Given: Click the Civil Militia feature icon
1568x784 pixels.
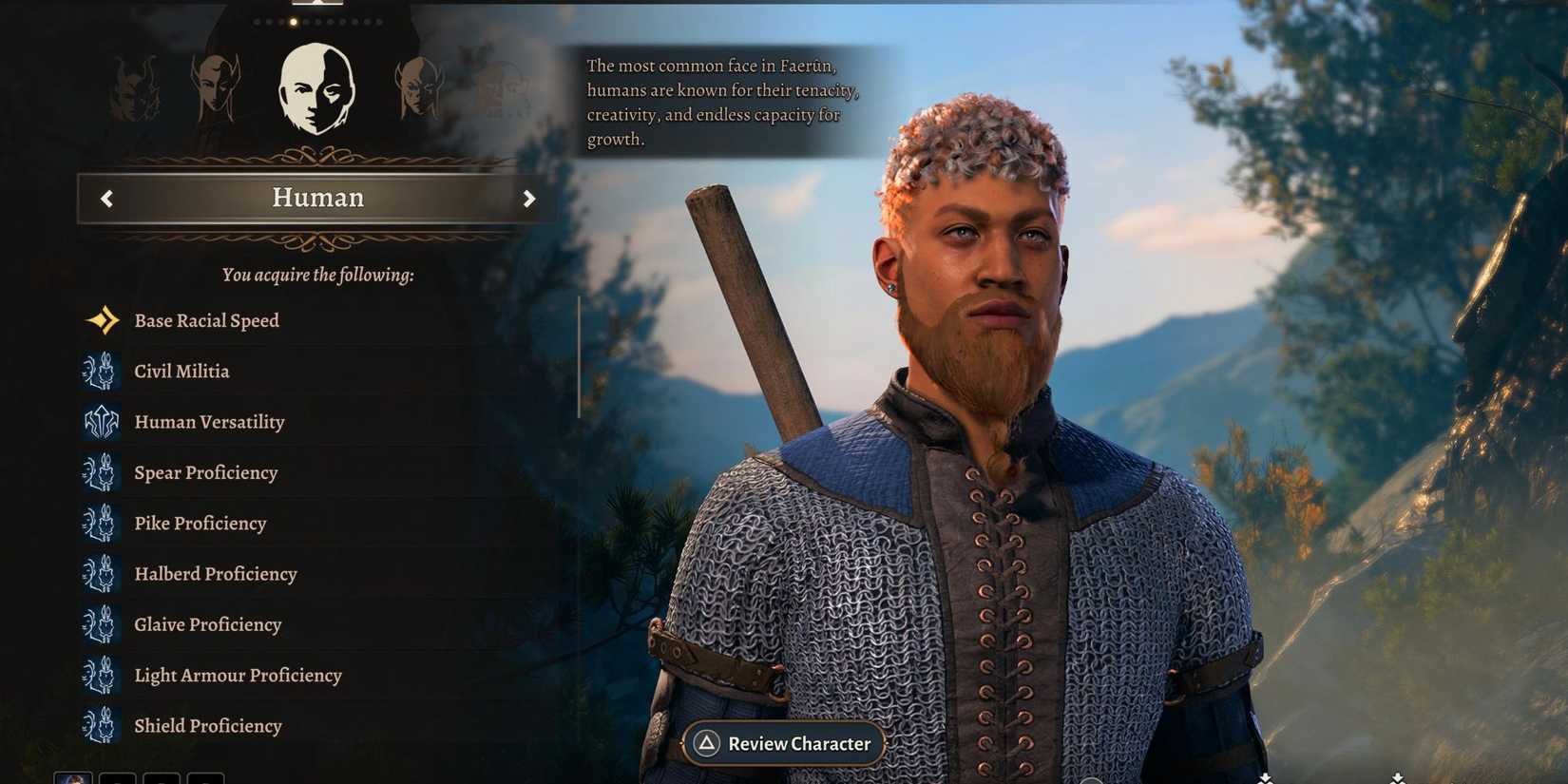Looking at the screenshot, I should tap(100, 371).
